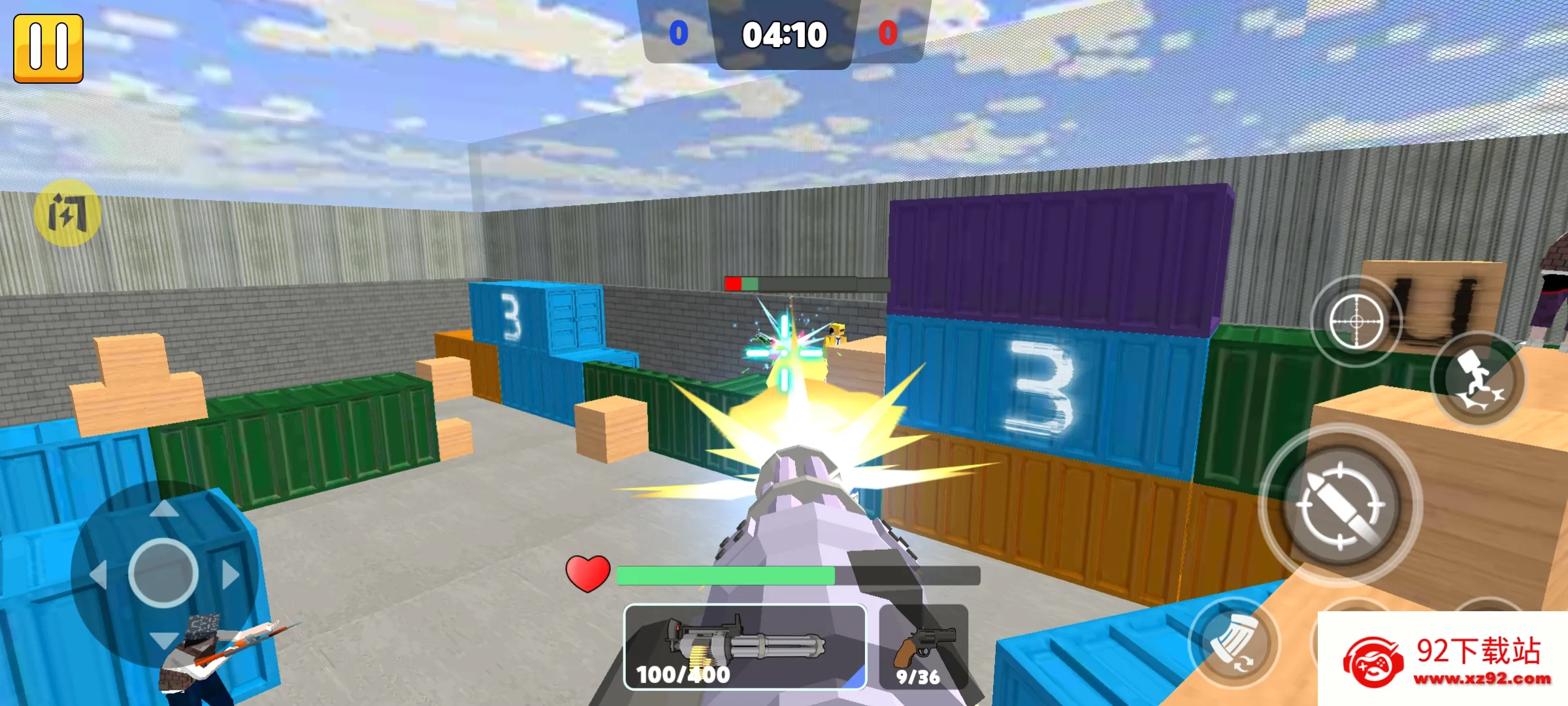1568x706 pixels.
Task: Fire the weapon with the bullet button
Action: coord(1340,505)
